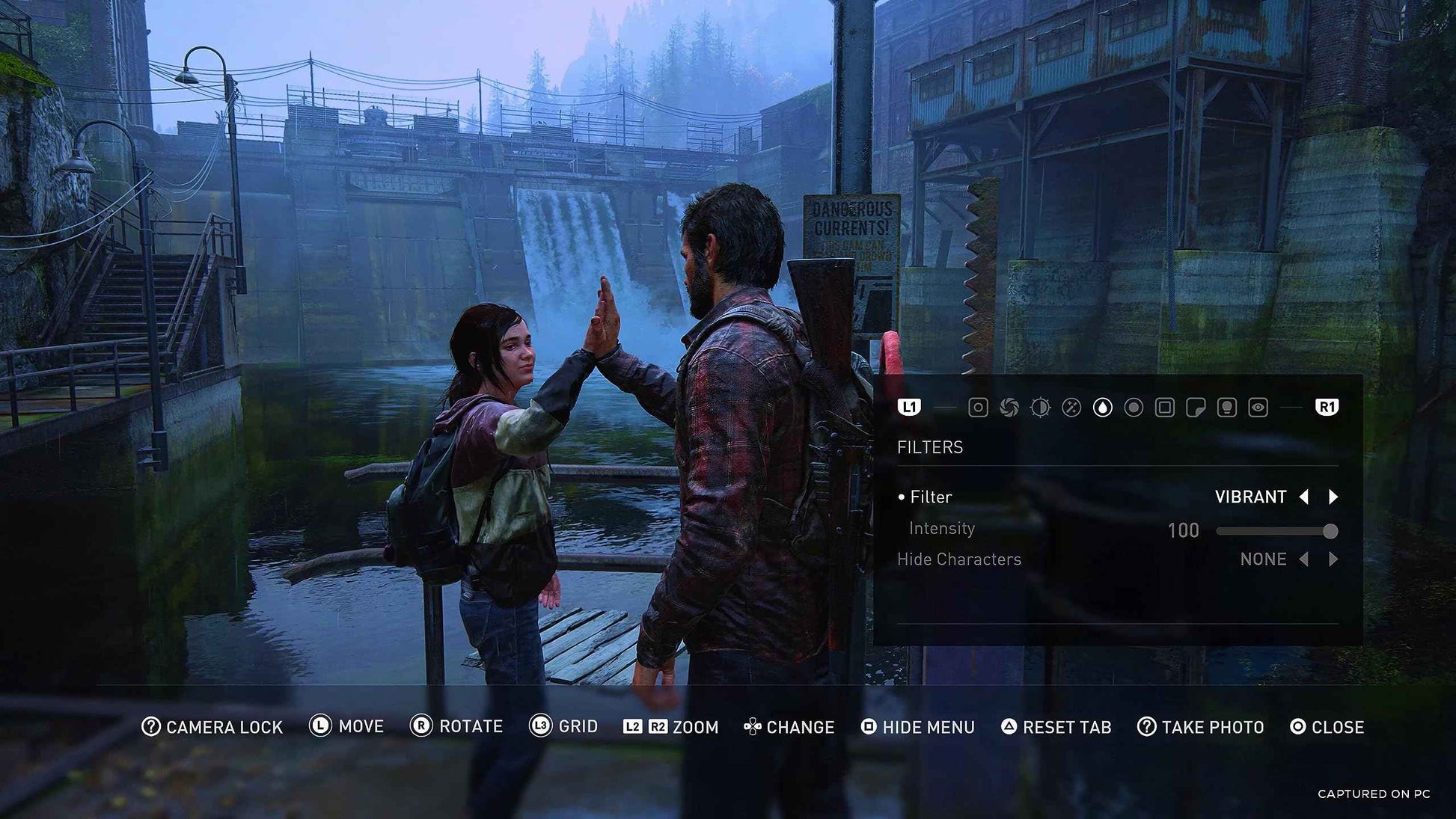Select the magic wand effects tab
The image size is (1456, 819).
(x=1072, y=408)
